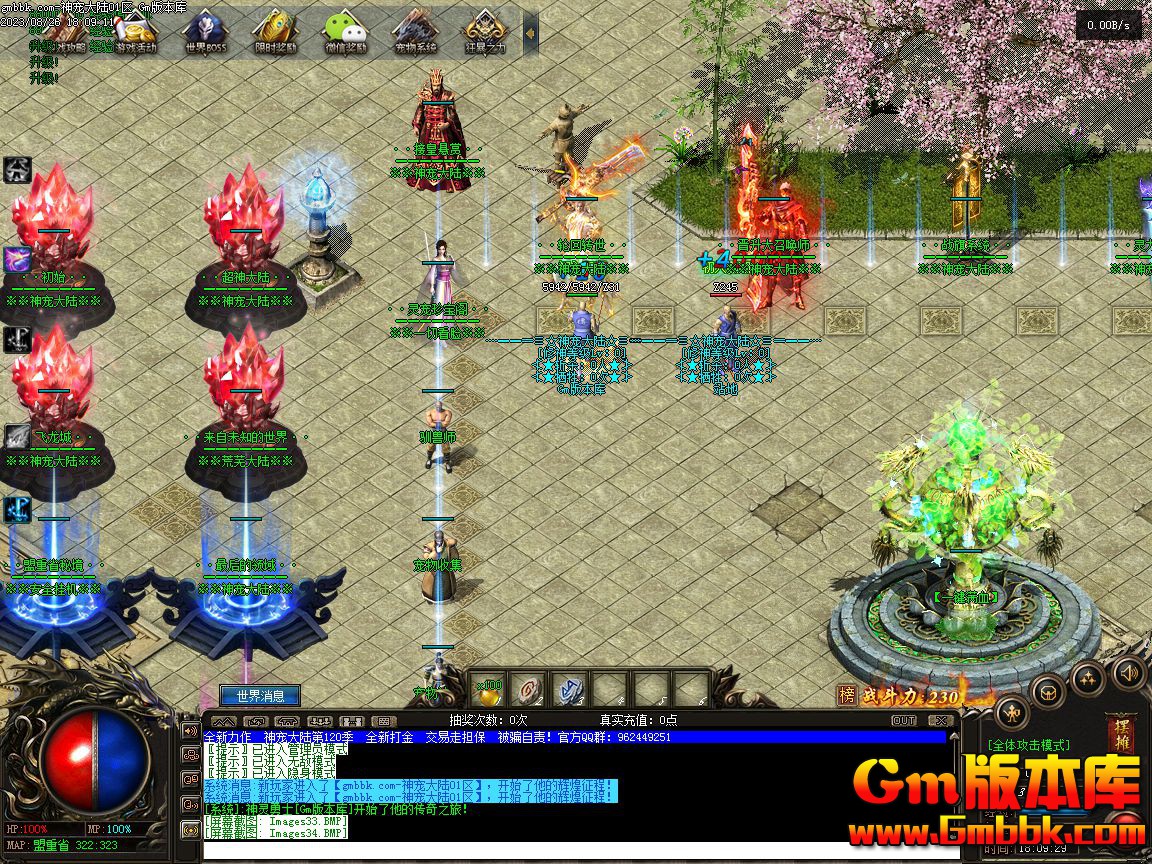This screenshot has width=1152, height=864.
Task: Open the 摆摊 stall button
Action: coord(1120,733)
